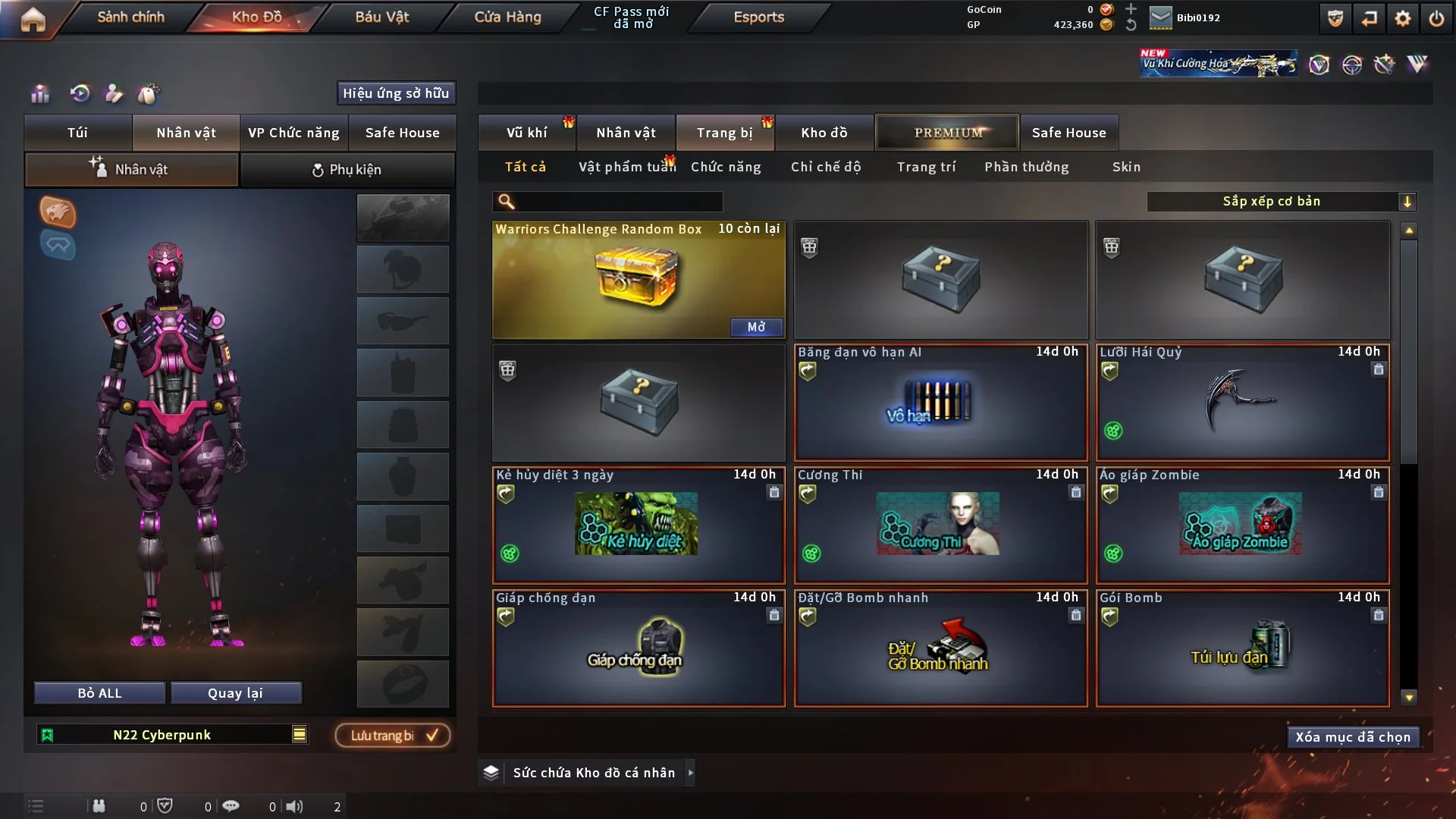1456x819 pixels.
Task: Click the inventory search field
Action: [618, 201]
